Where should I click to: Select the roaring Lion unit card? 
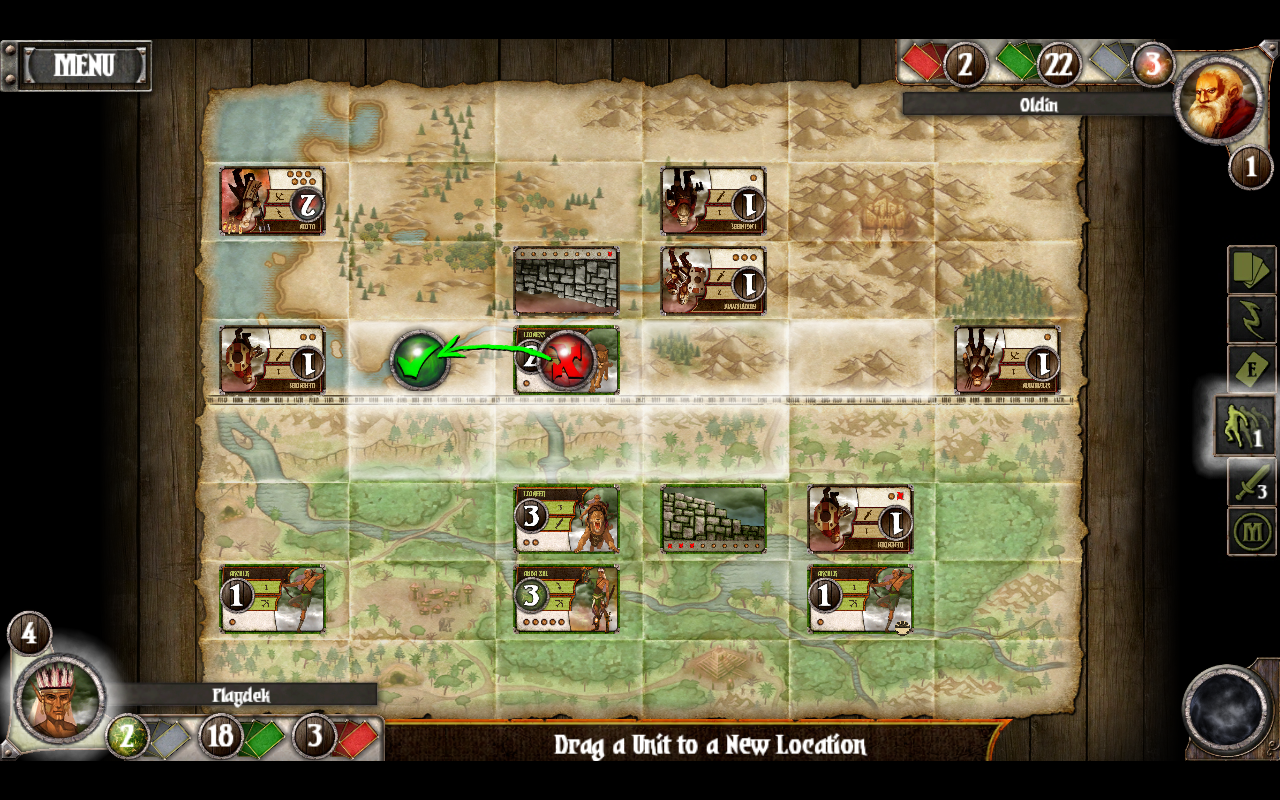(566, 519)
